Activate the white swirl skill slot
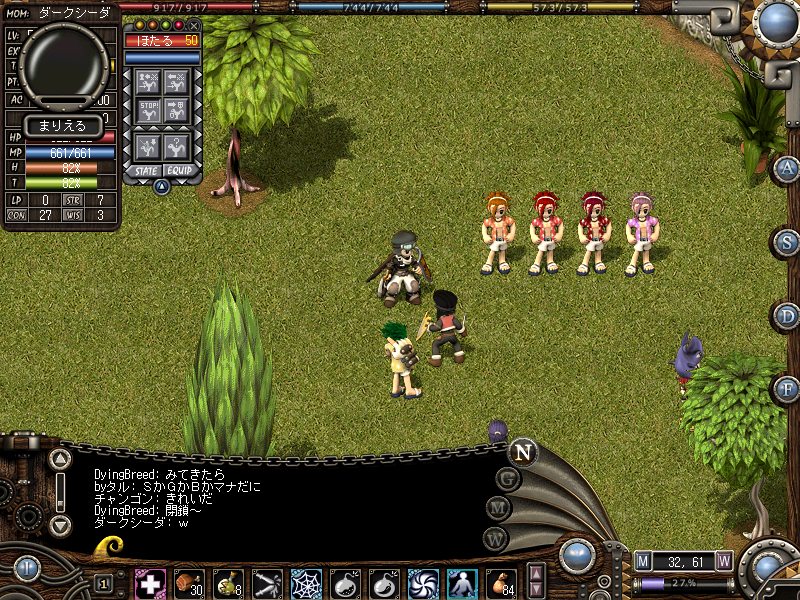This screenshot has height=600, width=800. click(423, 583)
